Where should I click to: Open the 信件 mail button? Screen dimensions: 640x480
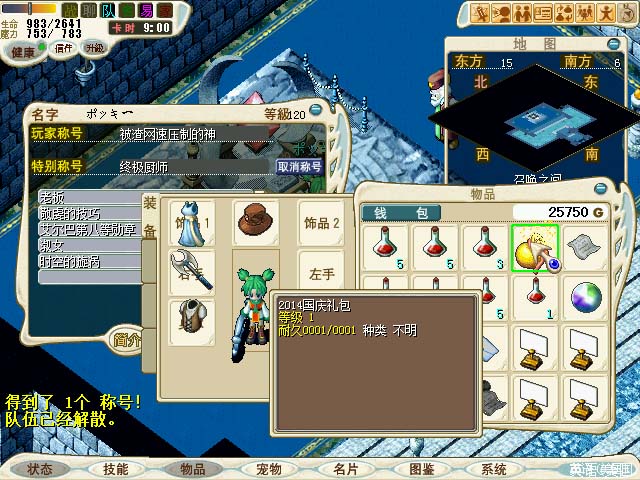pyautogui.click(x=64, y=49)
